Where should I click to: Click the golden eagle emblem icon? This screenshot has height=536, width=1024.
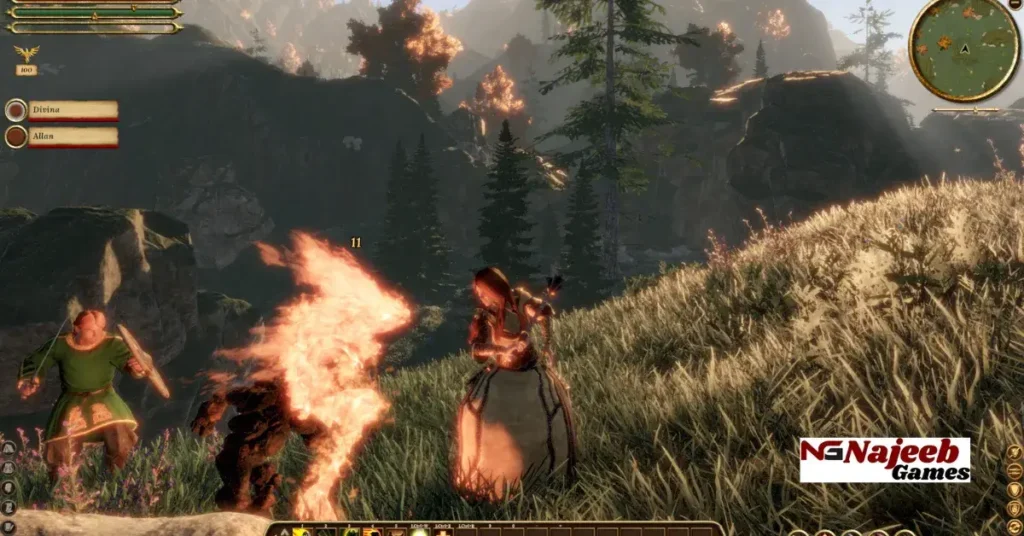click(x=26, y=53)
